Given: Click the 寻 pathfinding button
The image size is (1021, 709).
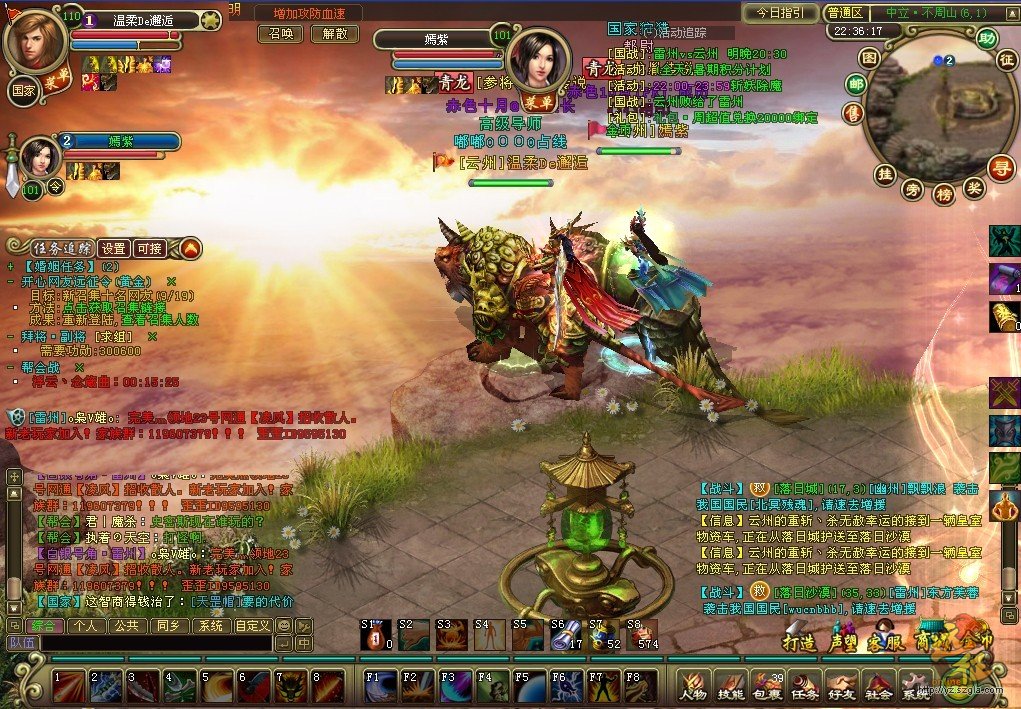Looking at the screenshot, I should point(1000,168).
